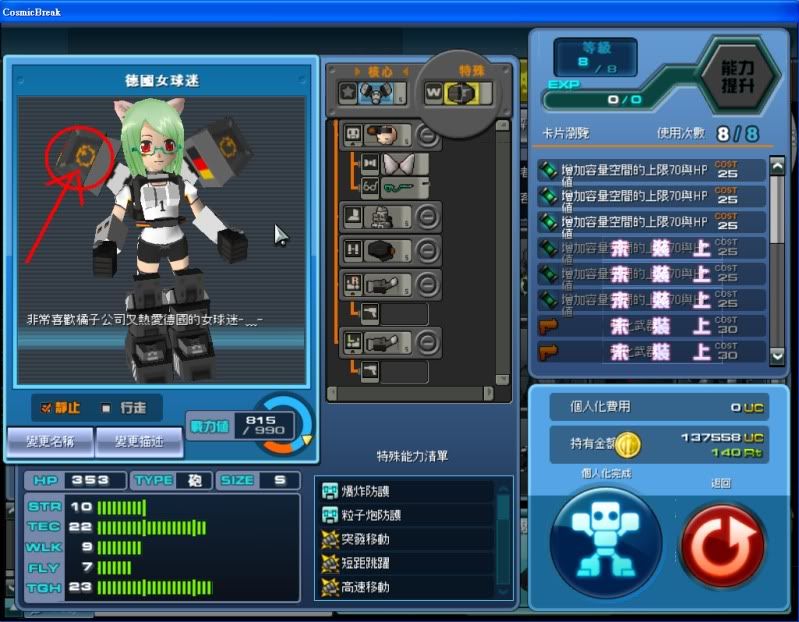Select 爆炸防護 in the special ability list

coord(405,492)
